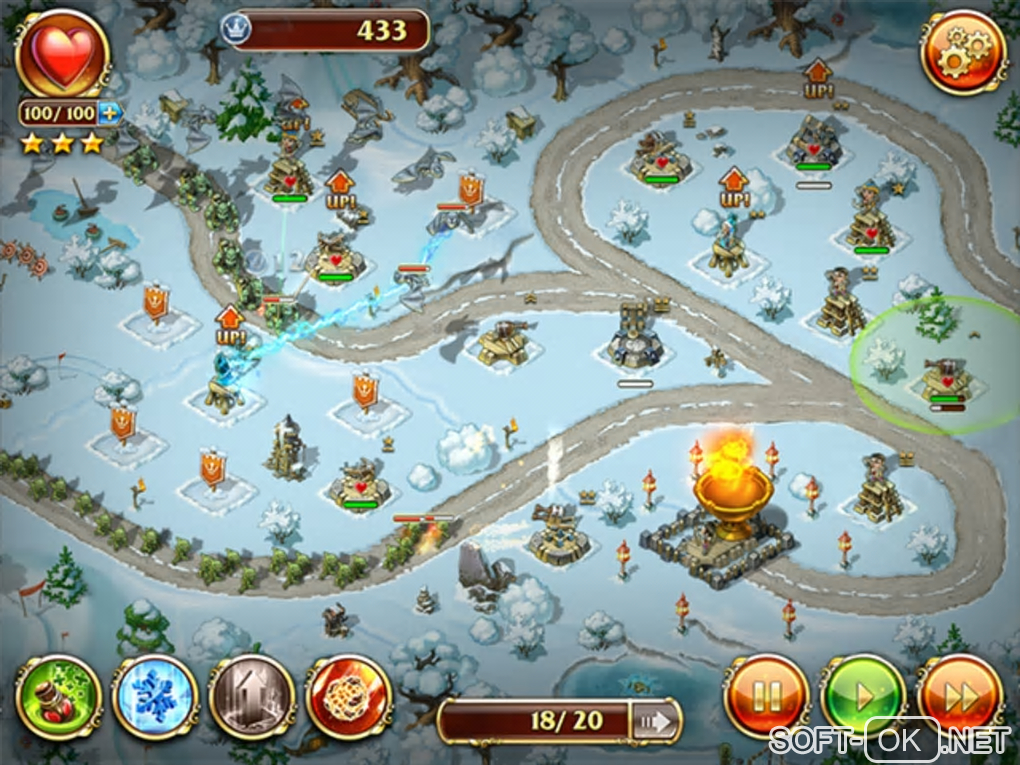Activate the snowflake freeze ability

(x=155, y=697)
